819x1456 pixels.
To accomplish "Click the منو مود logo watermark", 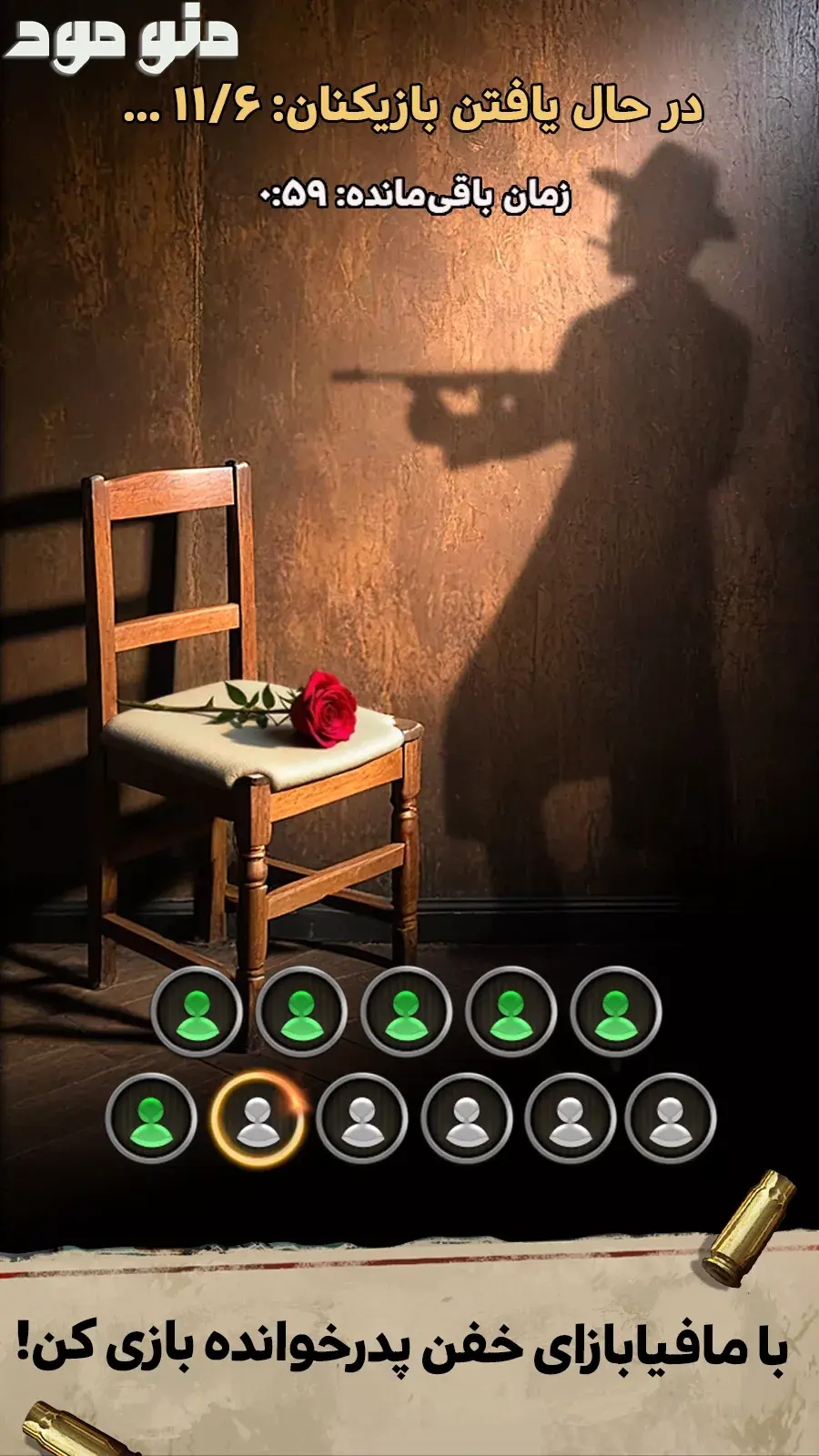I will (121, 37).
